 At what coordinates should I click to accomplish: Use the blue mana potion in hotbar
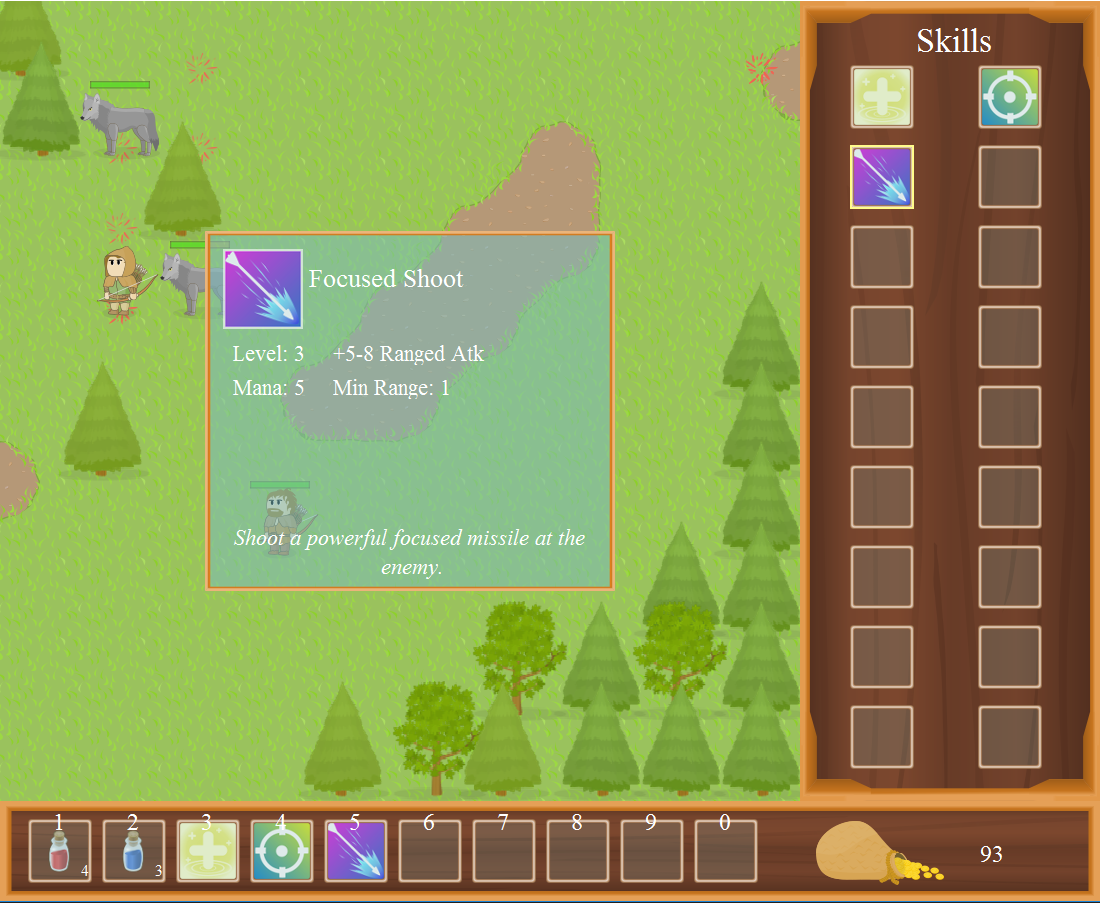[x=134, y=851]
